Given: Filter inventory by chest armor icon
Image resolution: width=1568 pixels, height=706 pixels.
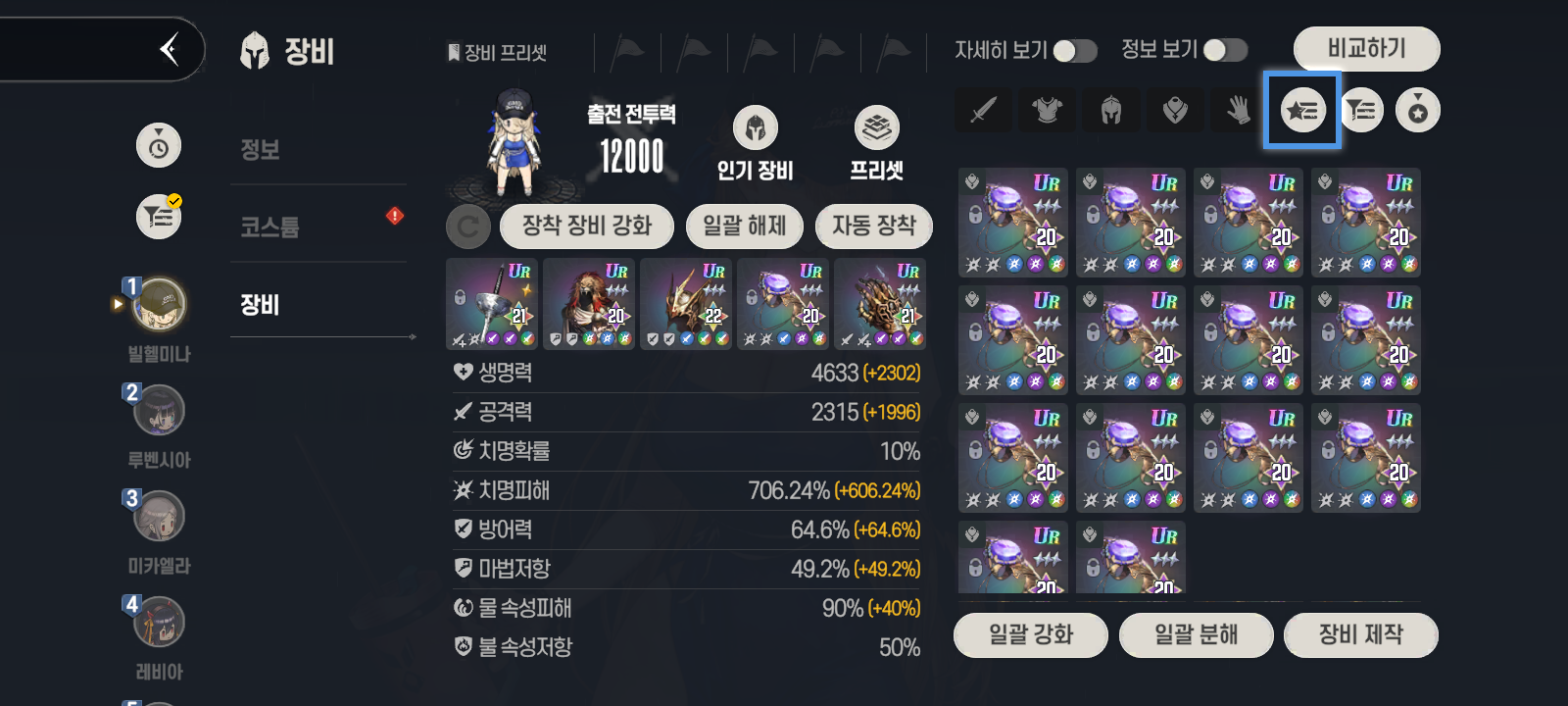Looking at the screenshot, I should pos(1047,111).
